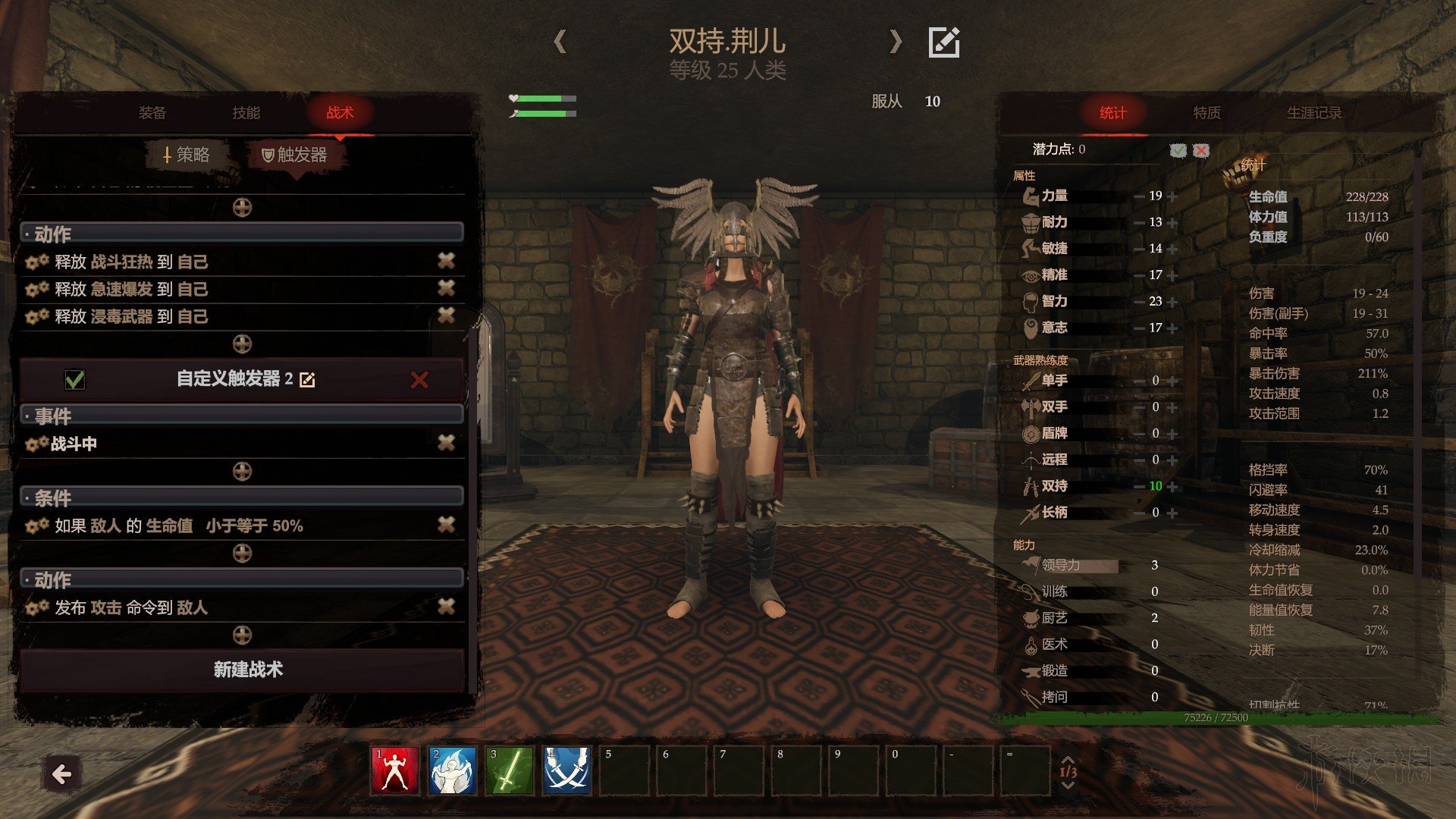Remove the 发布 攻击 命令 action

(446, 607)
